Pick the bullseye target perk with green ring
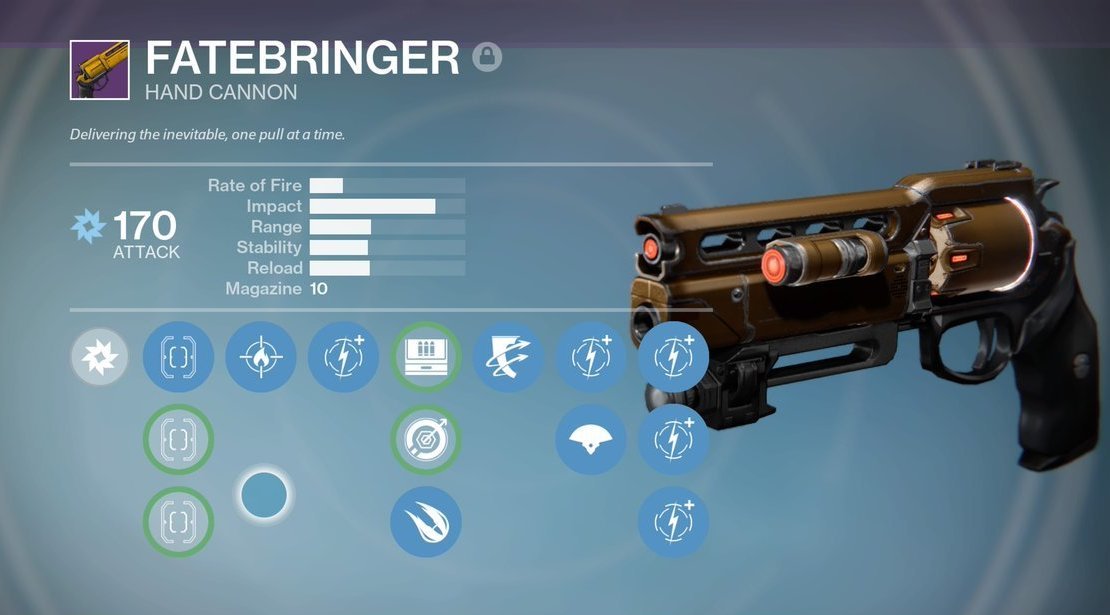1110x615 pixels. 425,439
